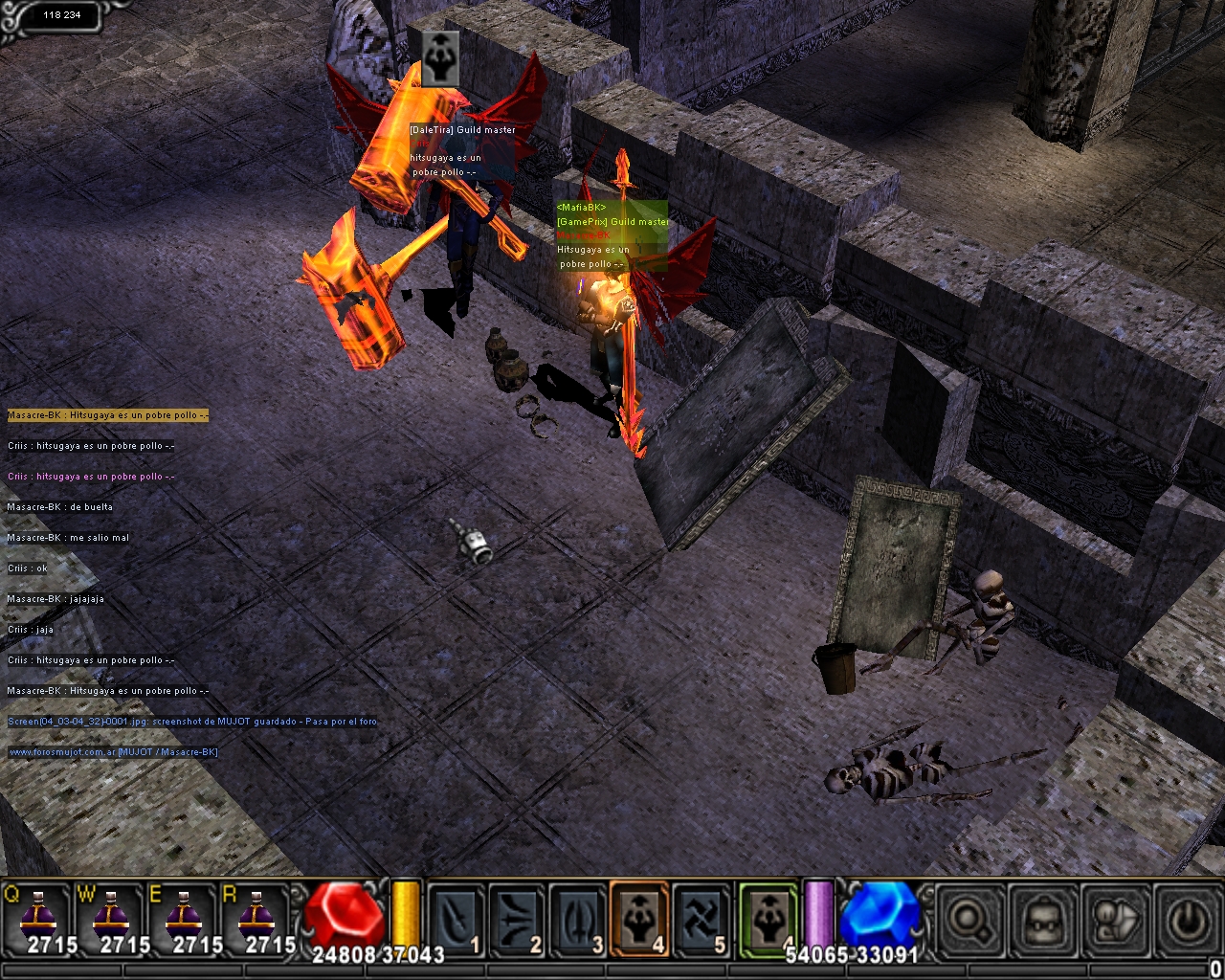This screenshot has width=1225, height=980.
Task: Click the highlighted Masacre-BK chat line
Action: click(x=107, y=415)
